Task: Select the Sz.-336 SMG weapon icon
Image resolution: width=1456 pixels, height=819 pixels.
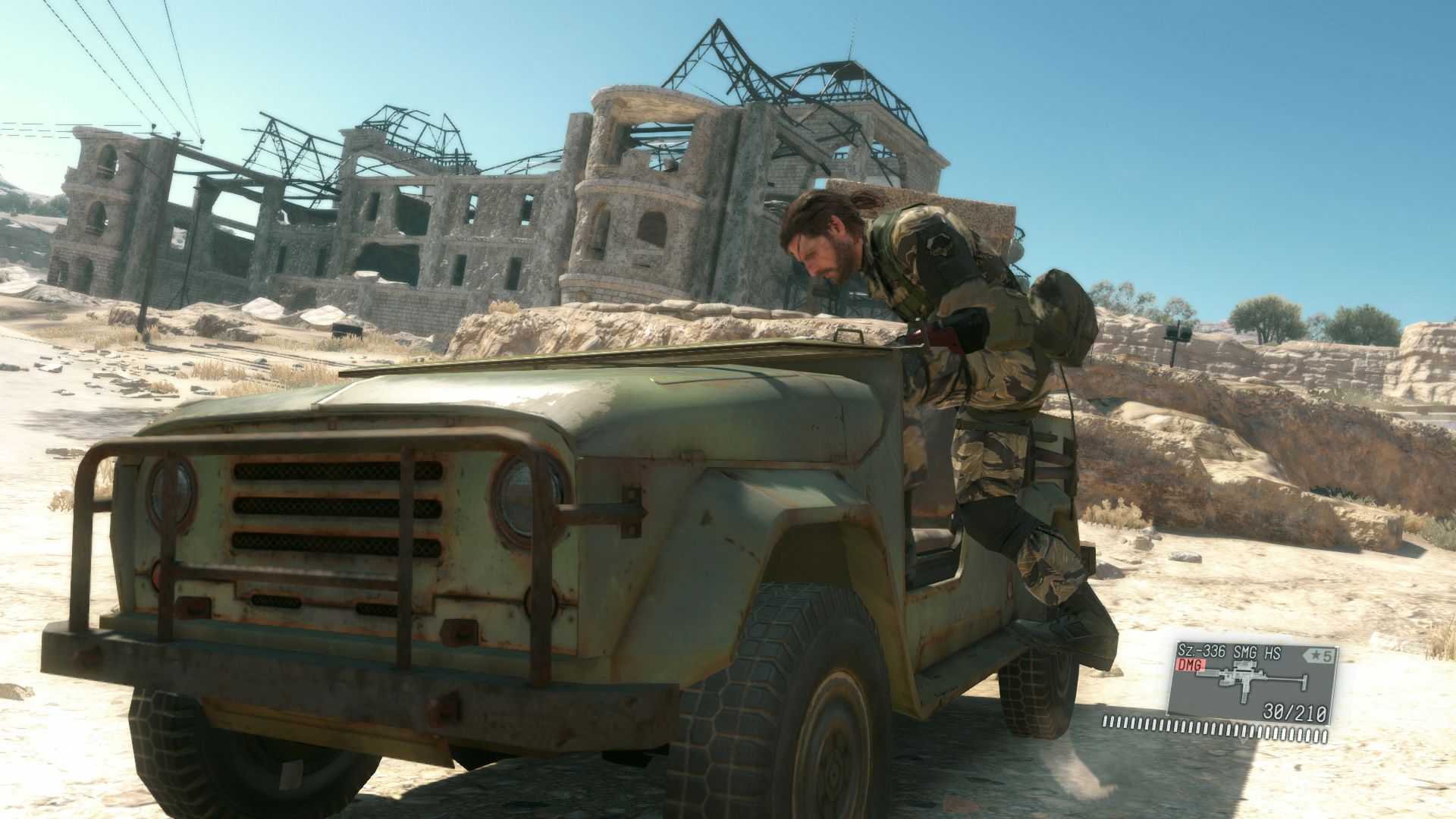Action: tap(1244, 679)
